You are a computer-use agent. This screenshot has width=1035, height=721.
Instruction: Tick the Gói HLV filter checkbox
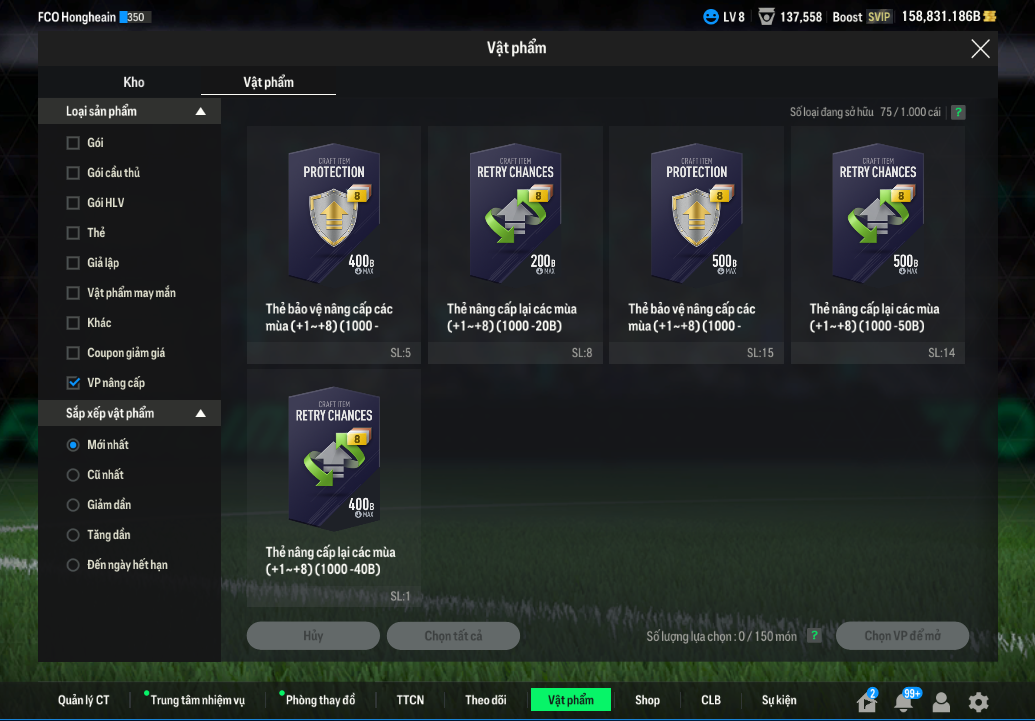[x=73, y=203]
